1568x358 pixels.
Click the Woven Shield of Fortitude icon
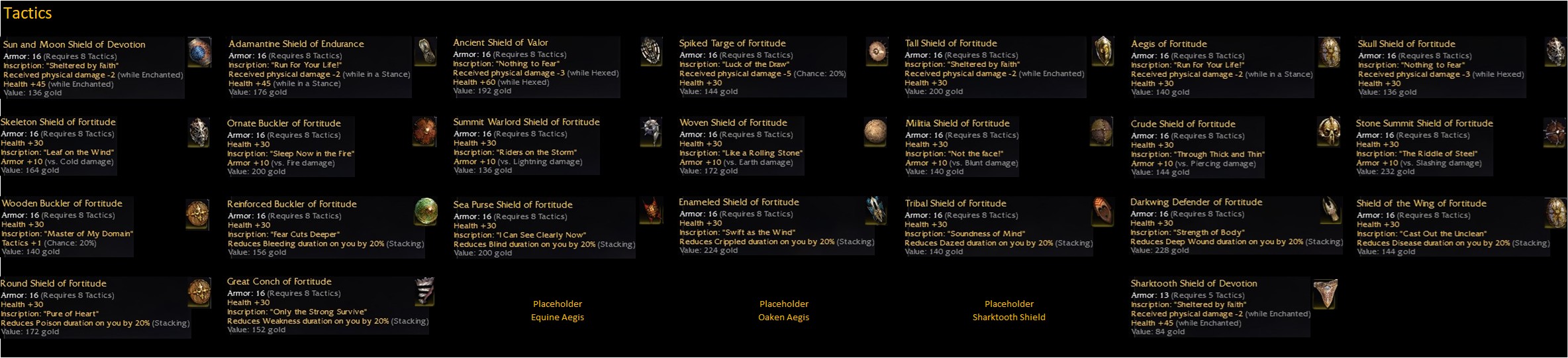coord(875,132)
